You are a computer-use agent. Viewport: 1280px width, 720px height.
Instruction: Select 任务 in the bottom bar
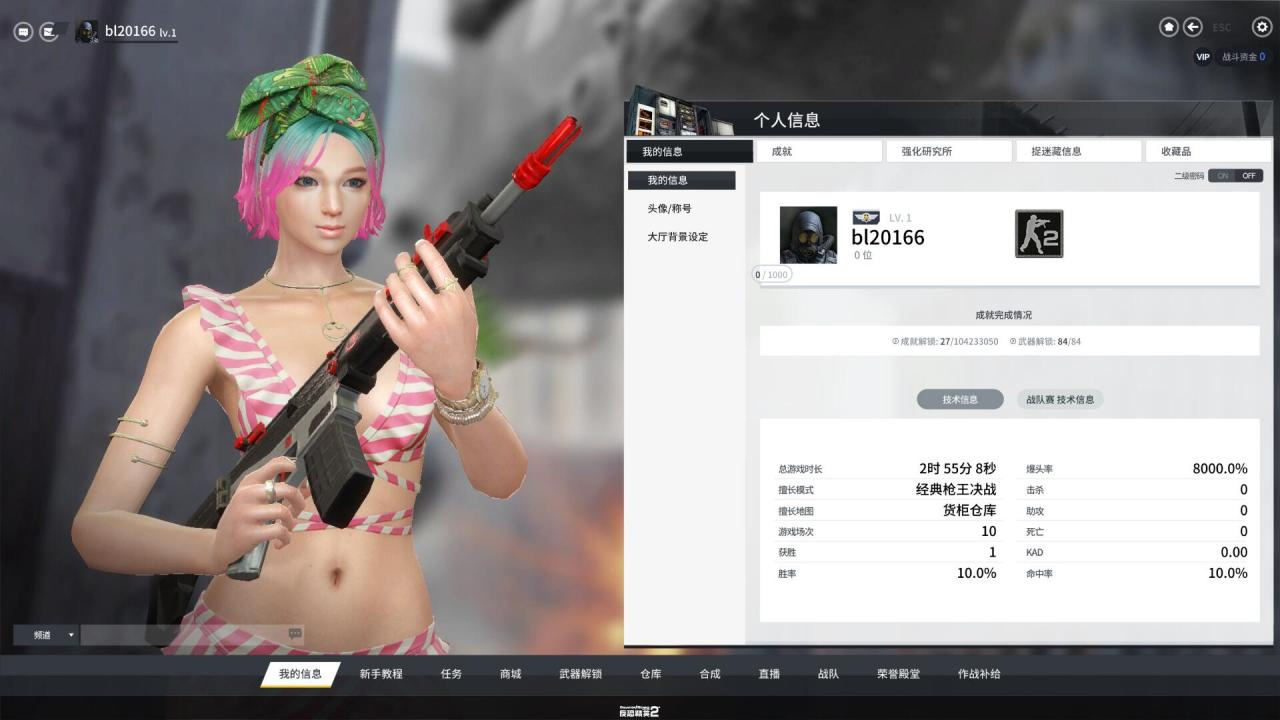click(x=451, y=674)
